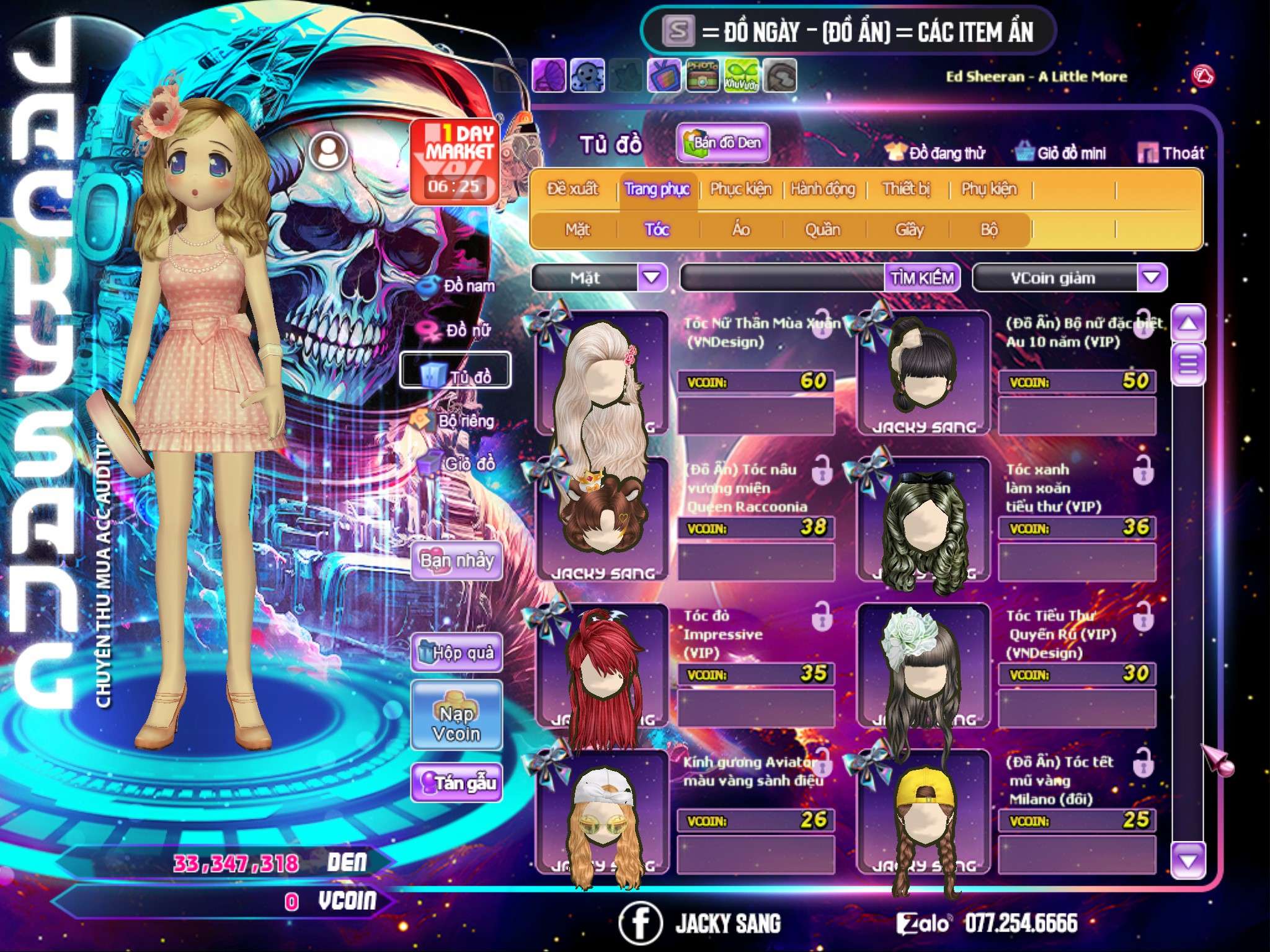Screen dimensions: 1270x952
Task: Switch to the Giầy subcategory
Action: (x=909, y=230)
